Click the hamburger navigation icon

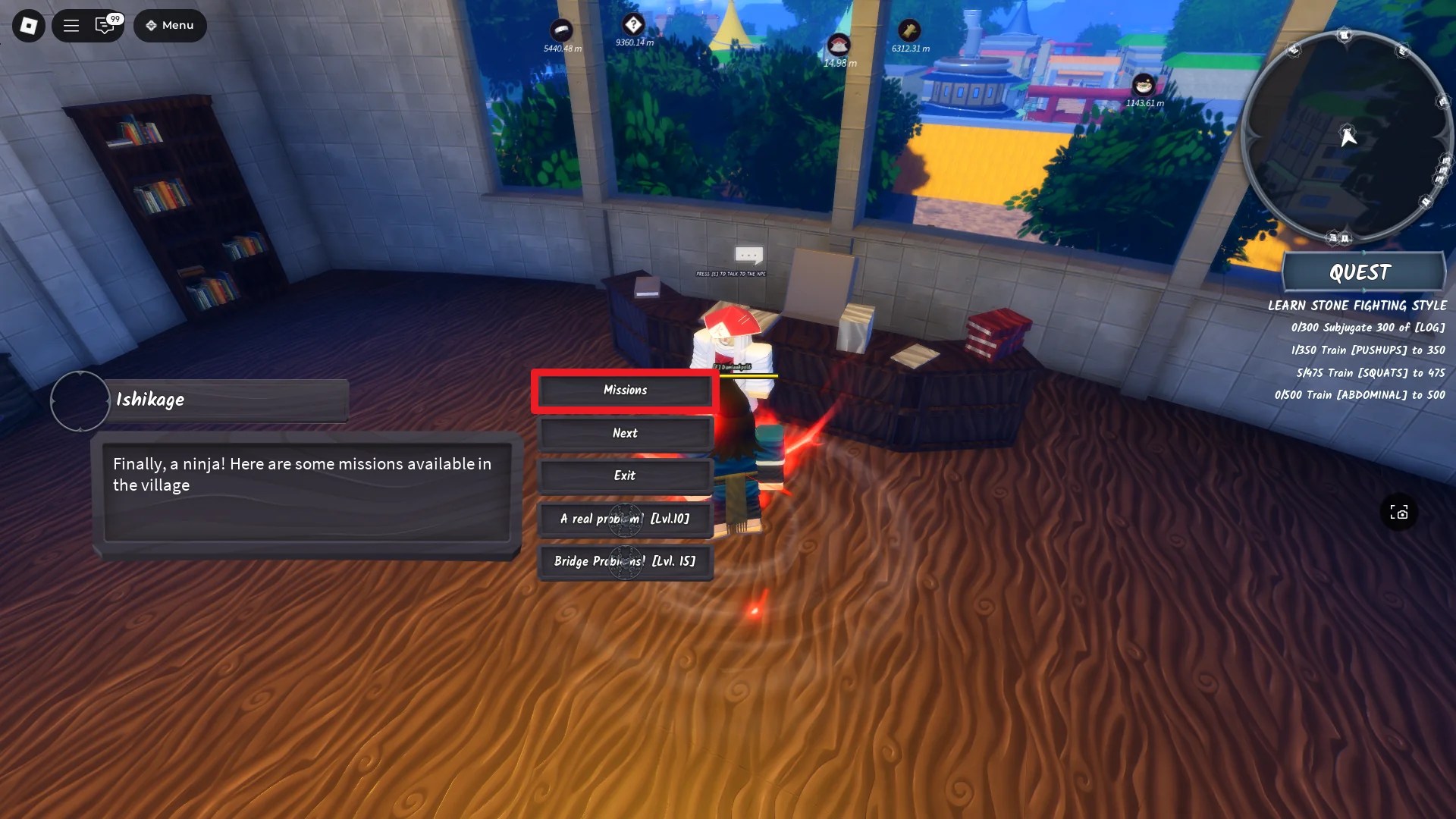click(x=71, y=25)
